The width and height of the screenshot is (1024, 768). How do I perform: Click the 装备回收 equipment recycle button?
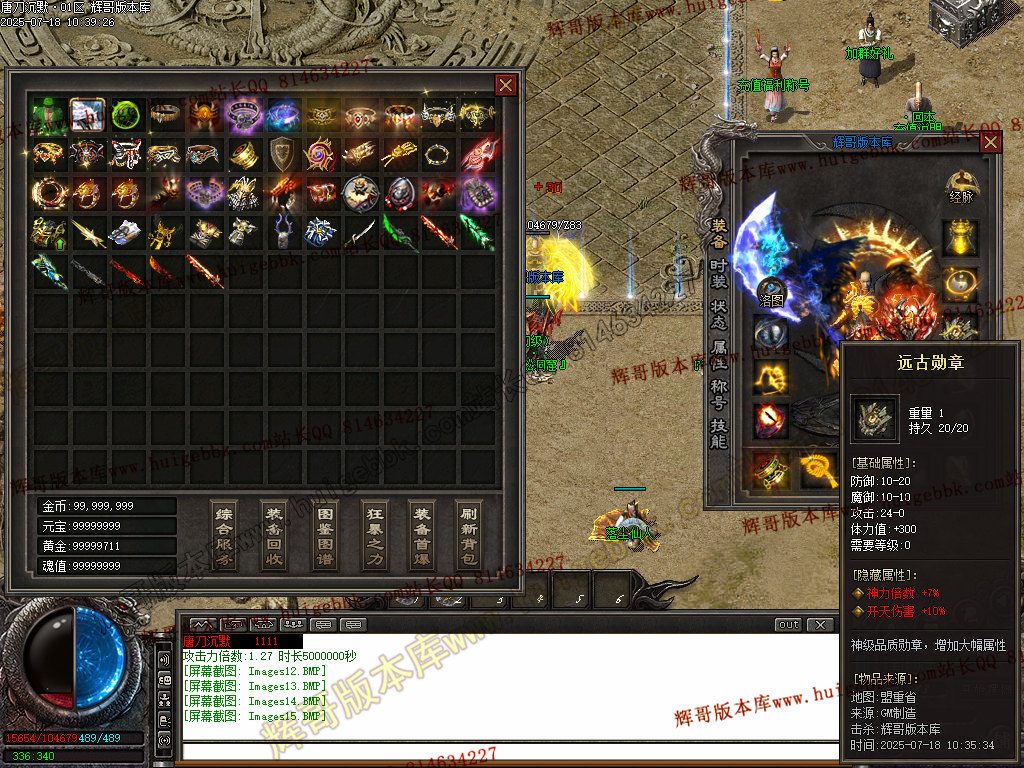[274, 535]
